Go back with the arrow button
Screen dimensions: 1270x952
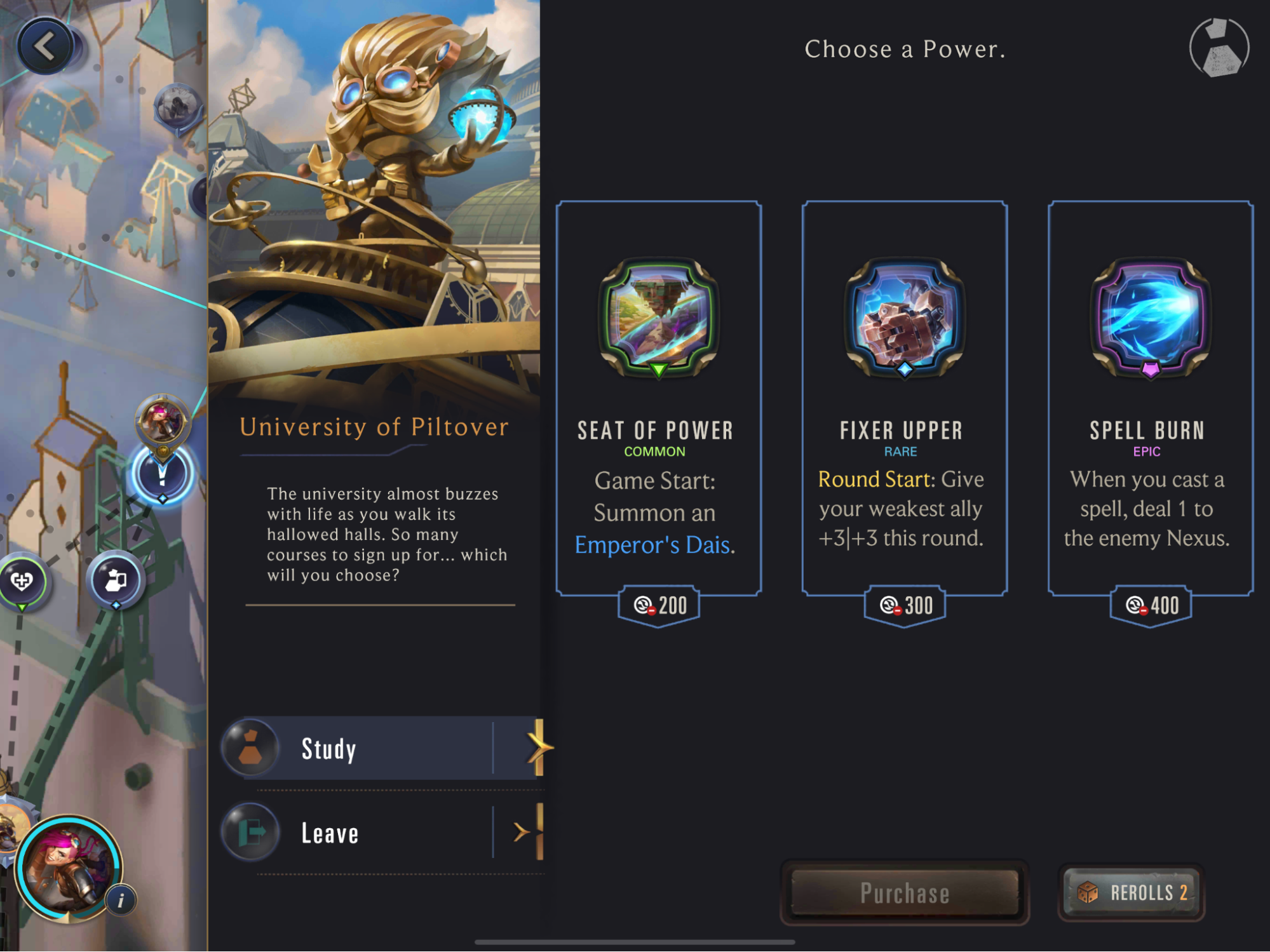click(45, 46)
